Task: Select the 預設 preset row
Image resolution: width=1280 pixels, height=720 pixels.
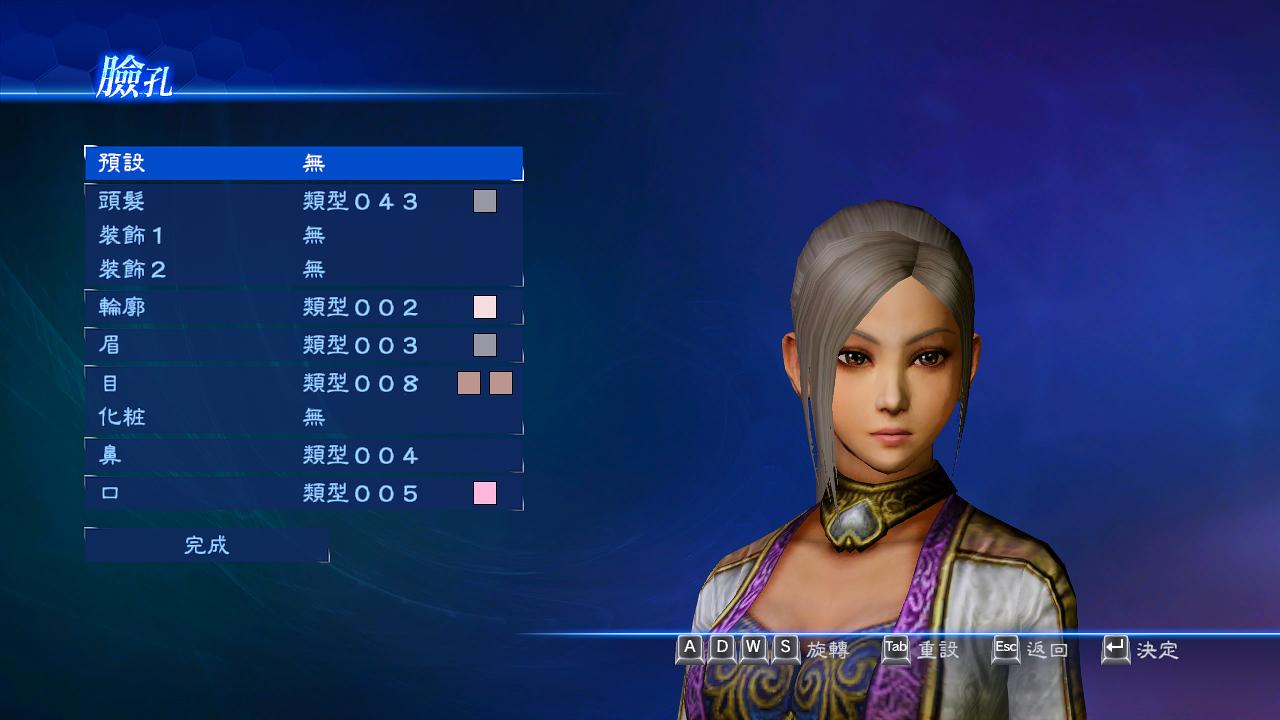Action: click(303, 163)
